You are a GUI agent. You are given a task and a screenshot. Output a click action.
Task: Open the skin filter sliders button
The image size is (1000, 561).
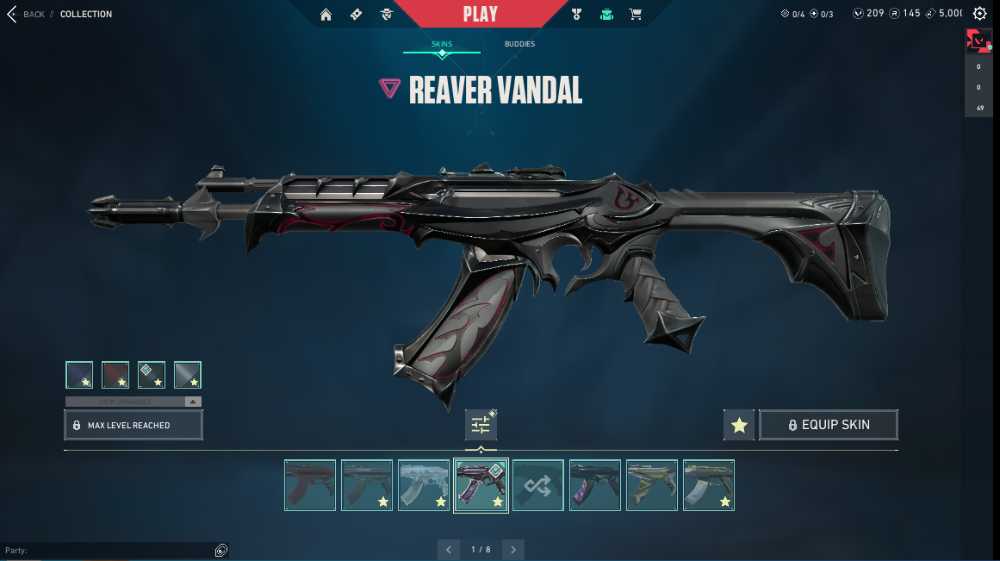coord(481,425)
